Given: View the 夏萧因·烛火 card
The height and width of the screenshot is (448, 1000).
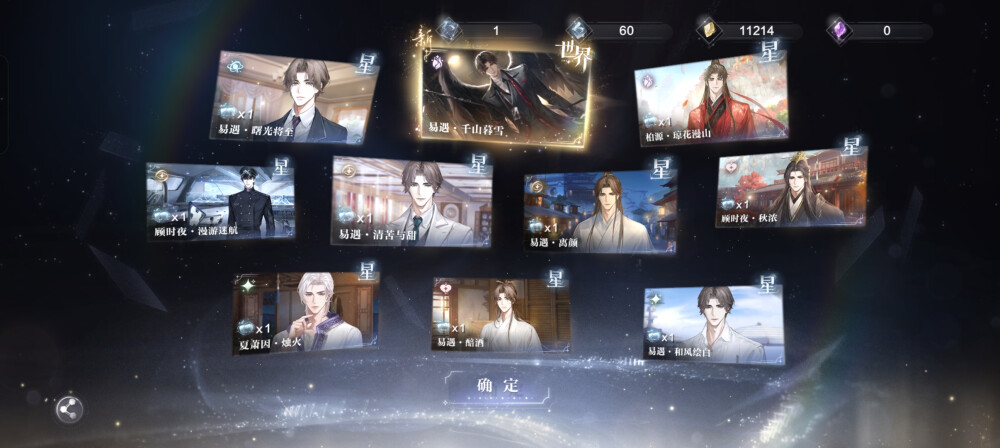Looking at the screenshot, I should click(306, 312).
